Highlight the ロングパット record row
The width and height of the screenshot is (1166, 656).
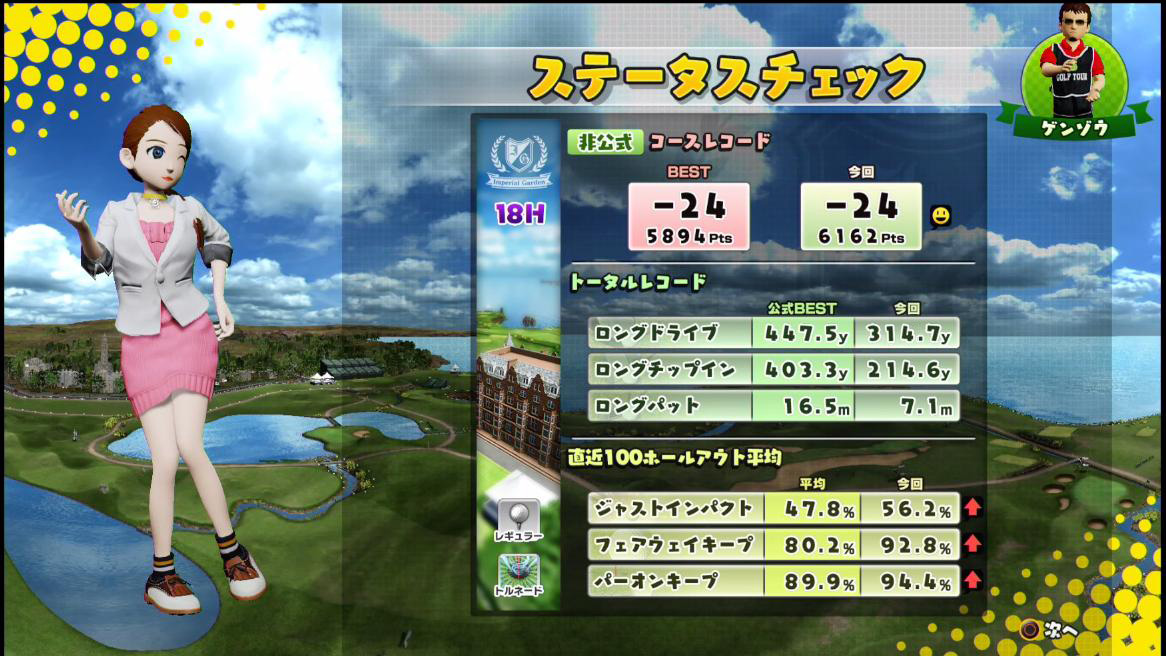[772, 406]
